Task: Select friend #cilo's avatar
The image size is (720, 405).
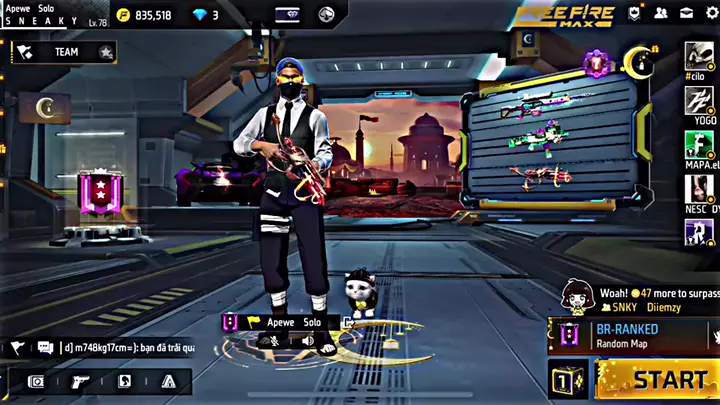Action: pos(698,56)
